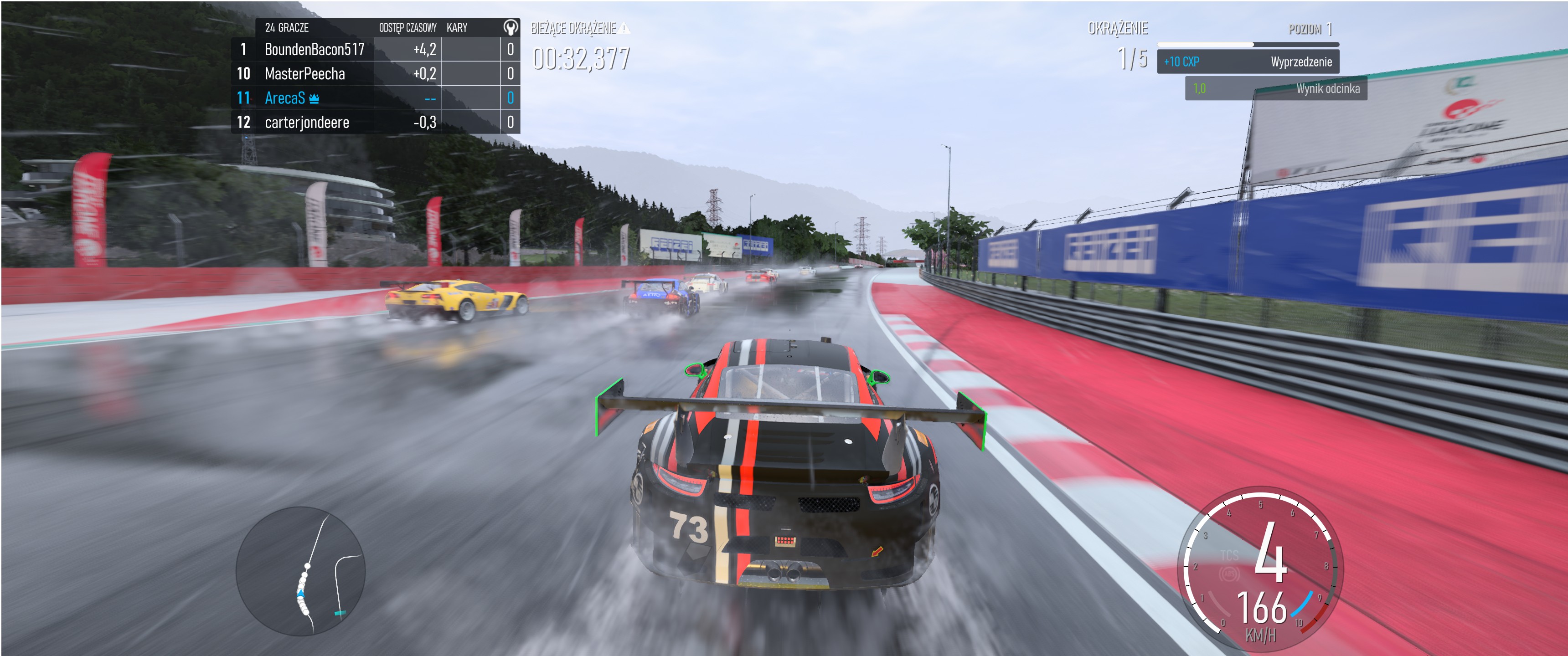Click the circular track minimap
The height and width of the screenshot is (656, 1568).
(x=300, y=571)
